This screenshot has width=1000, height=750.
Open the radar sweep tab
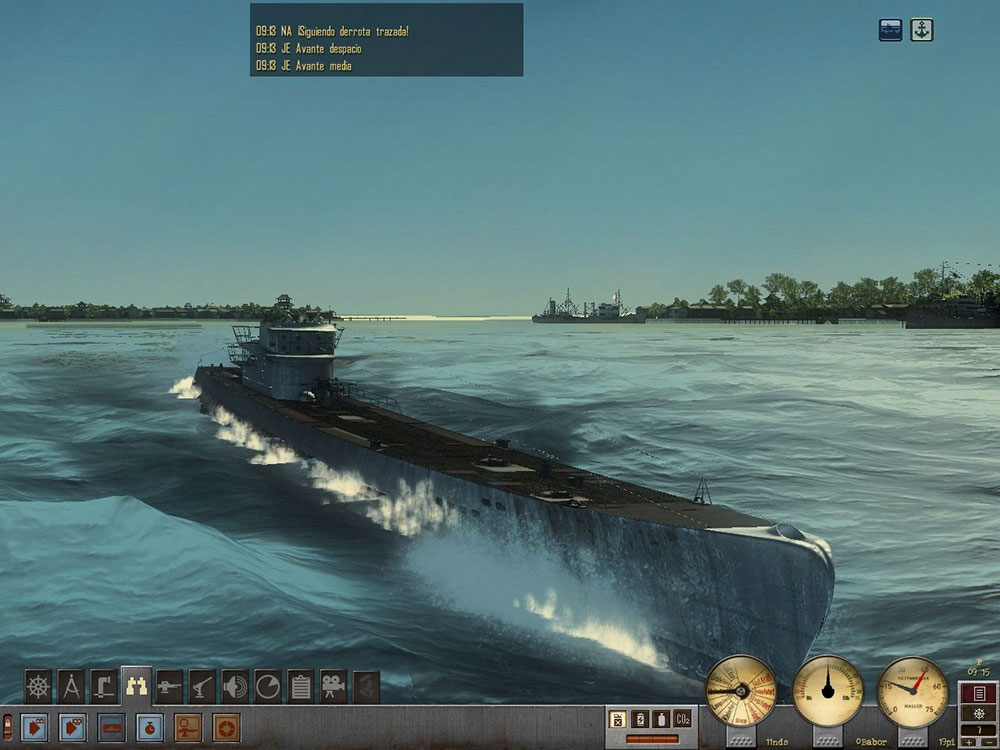(x=268, y=687)
